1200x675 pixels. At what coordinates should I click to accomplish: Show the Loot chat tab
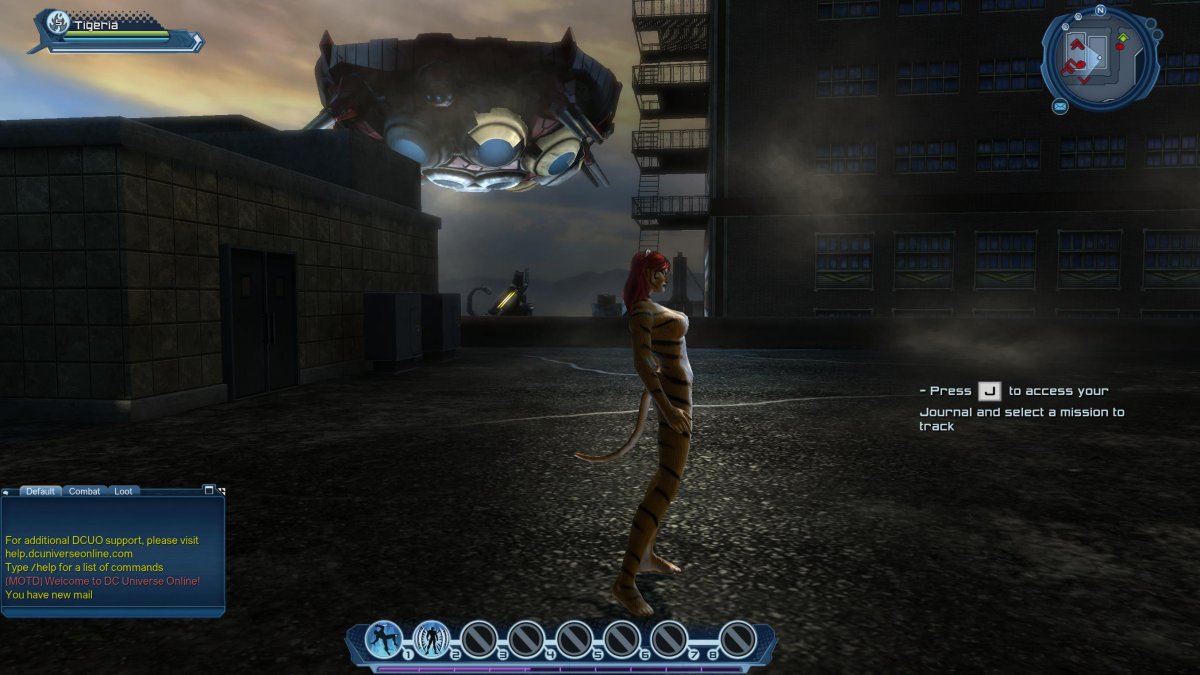click(122, 491)
